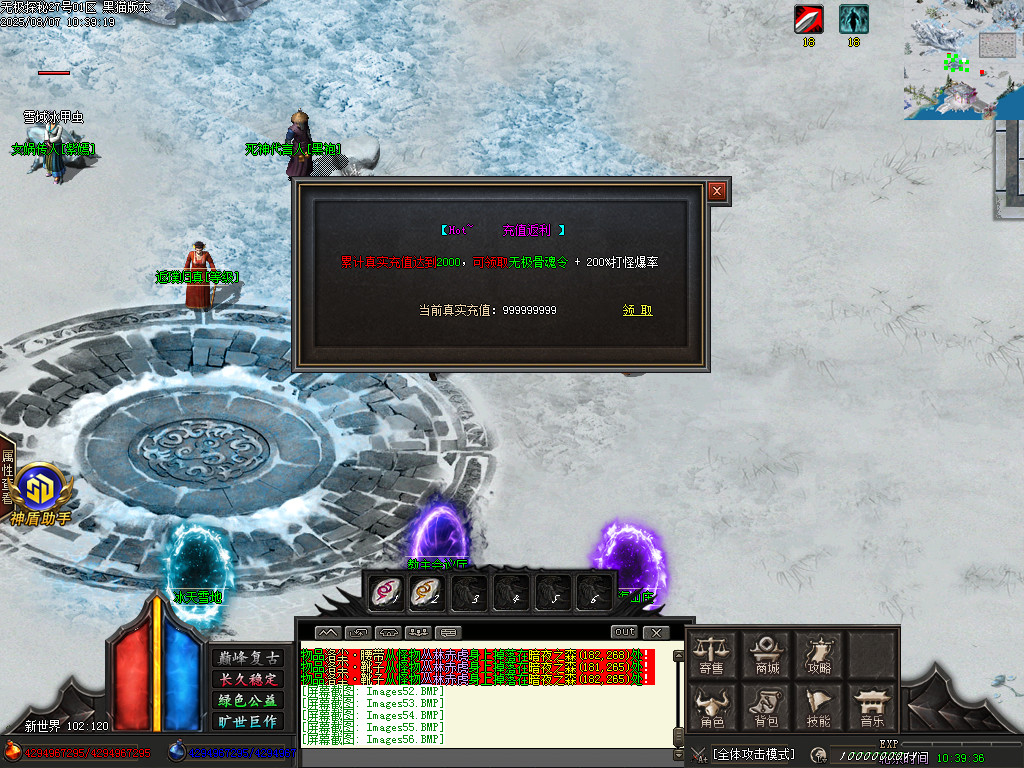Screen dimensions: 1024x768
Task: Open the 神盾助手 helper icon
Action: (x=40, y=490)
